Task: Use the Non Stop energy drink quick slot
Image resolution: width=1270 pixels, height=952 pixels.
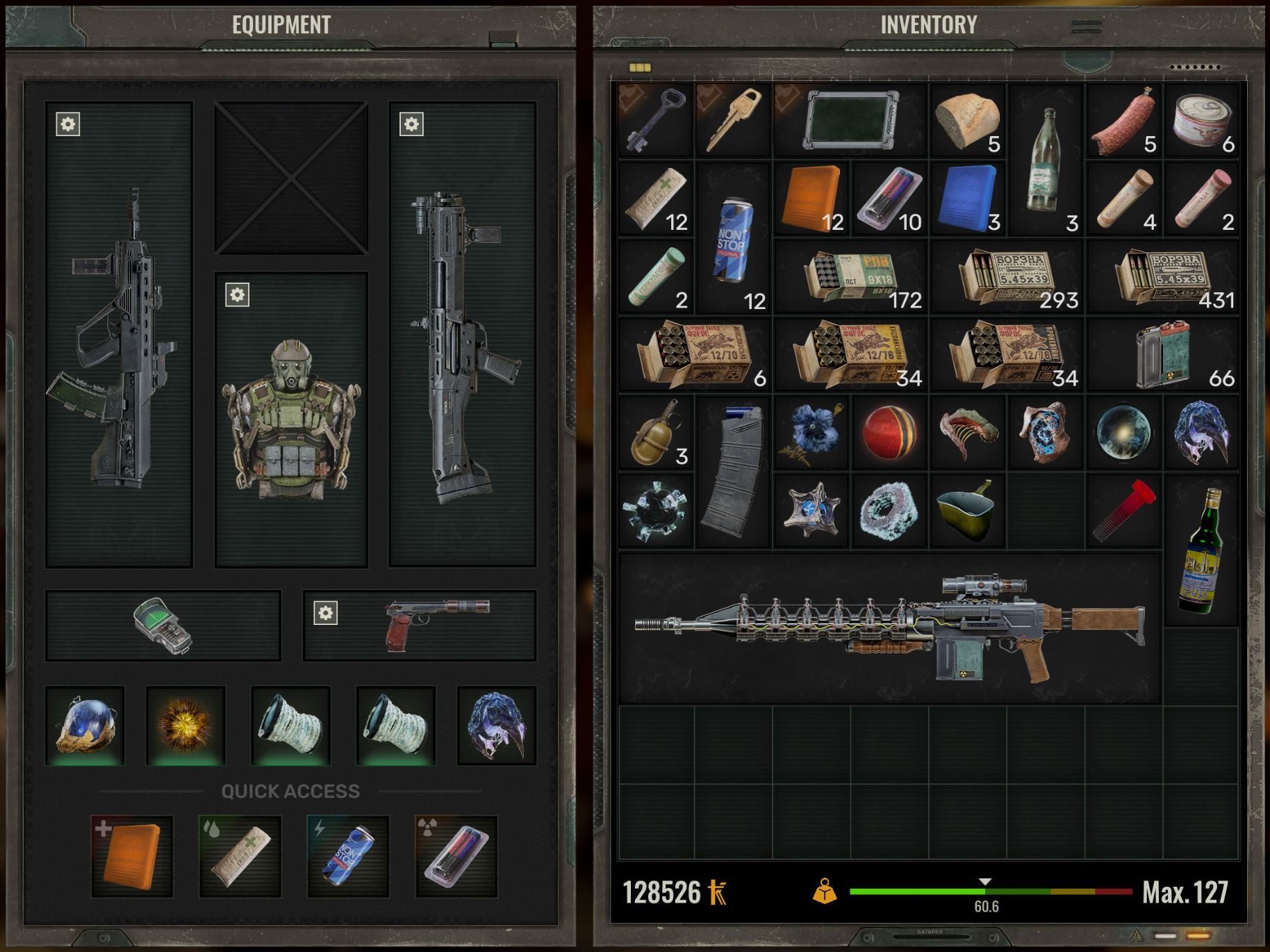Action: [x=348, y=855]
